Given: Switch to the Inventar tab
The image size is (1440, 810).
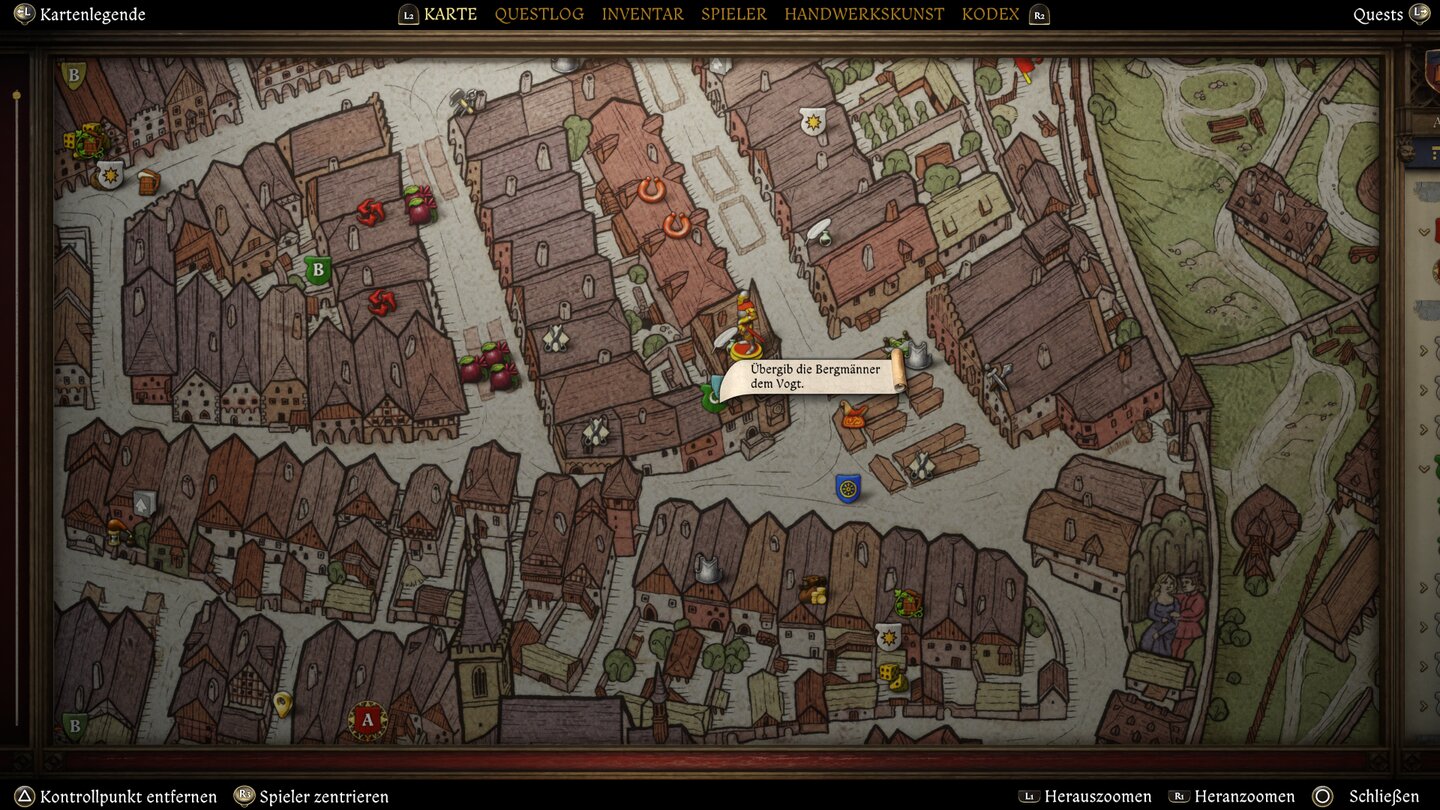Looking at the screenshot, I should coord(642,14).
